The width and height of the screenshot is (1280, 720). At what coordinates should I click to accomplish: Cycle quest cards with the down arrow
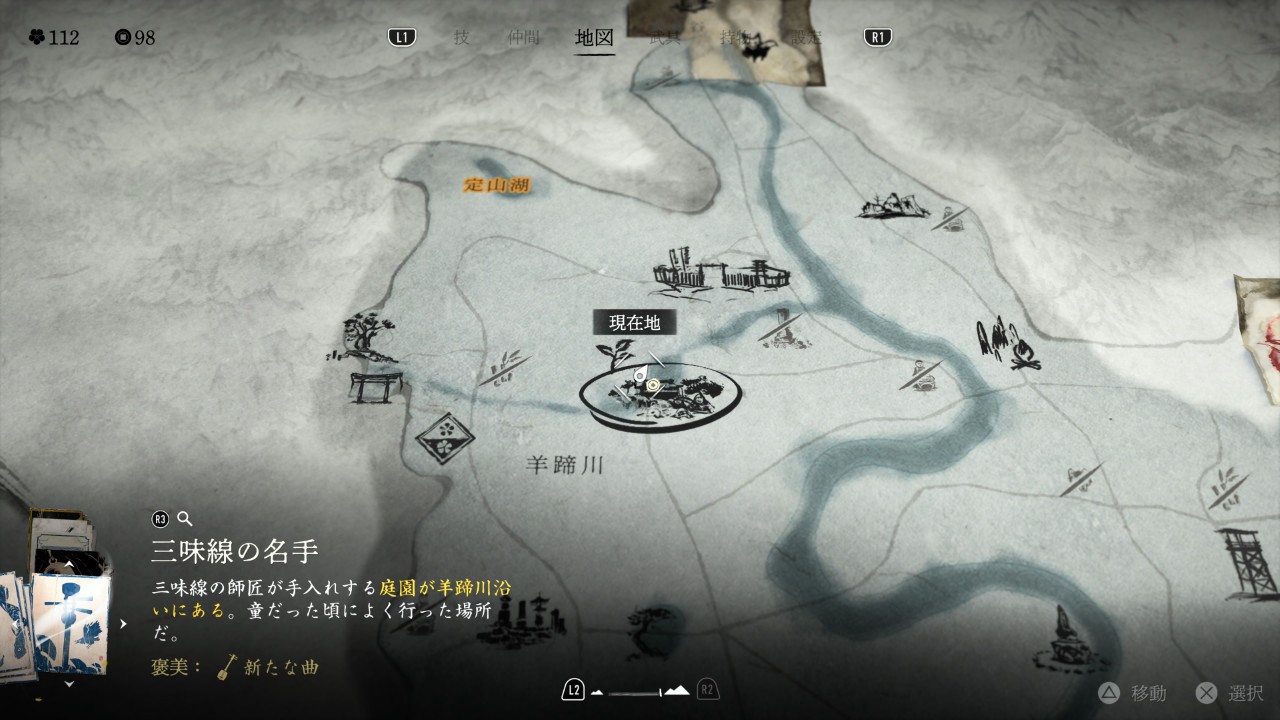[68, 684]
